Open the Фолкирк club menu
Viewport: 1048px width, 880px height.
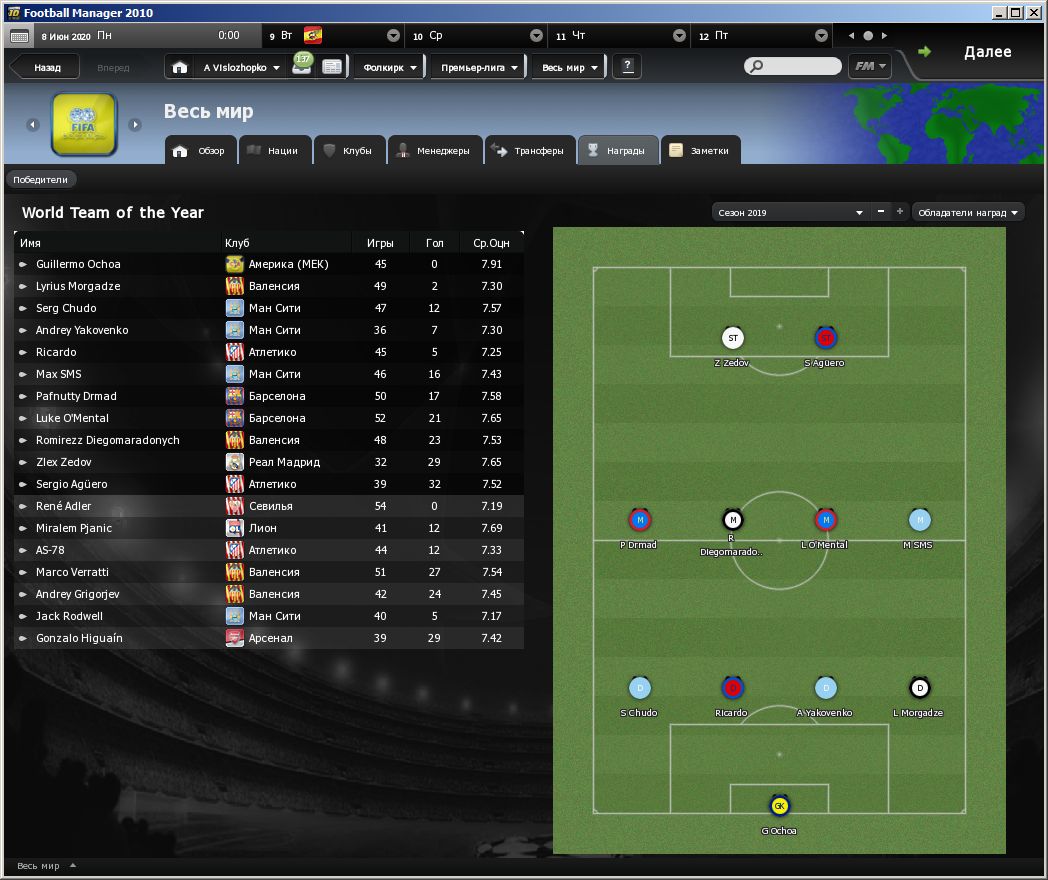[x=390, y=68]
